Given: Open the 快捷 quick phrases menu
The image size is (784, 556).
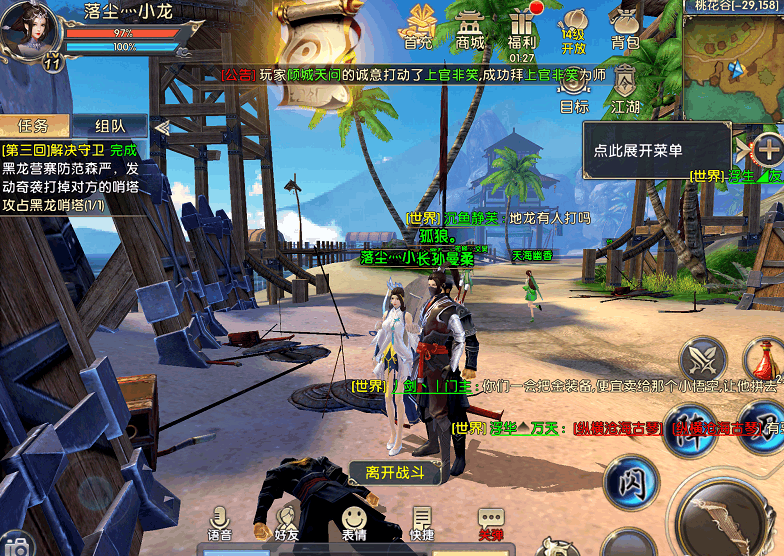Looking at the screenshot, I should [x=422, y=523].
